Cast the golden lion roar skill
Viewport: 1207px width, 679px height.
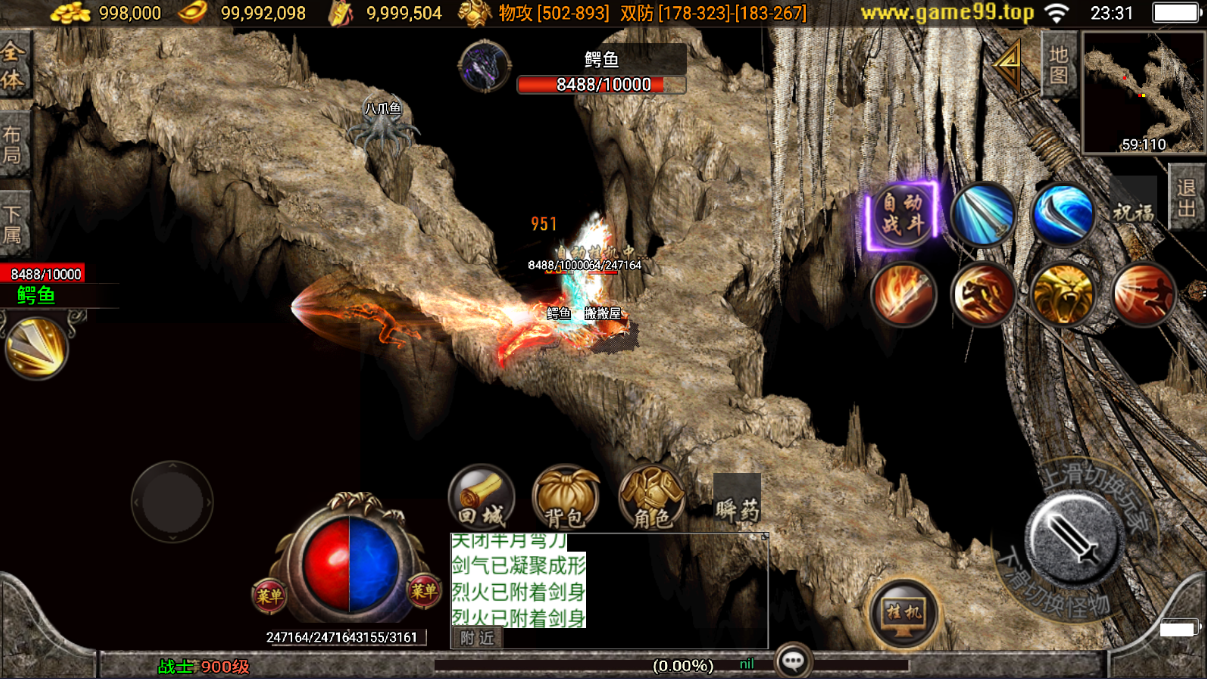tap(1063, 295)
